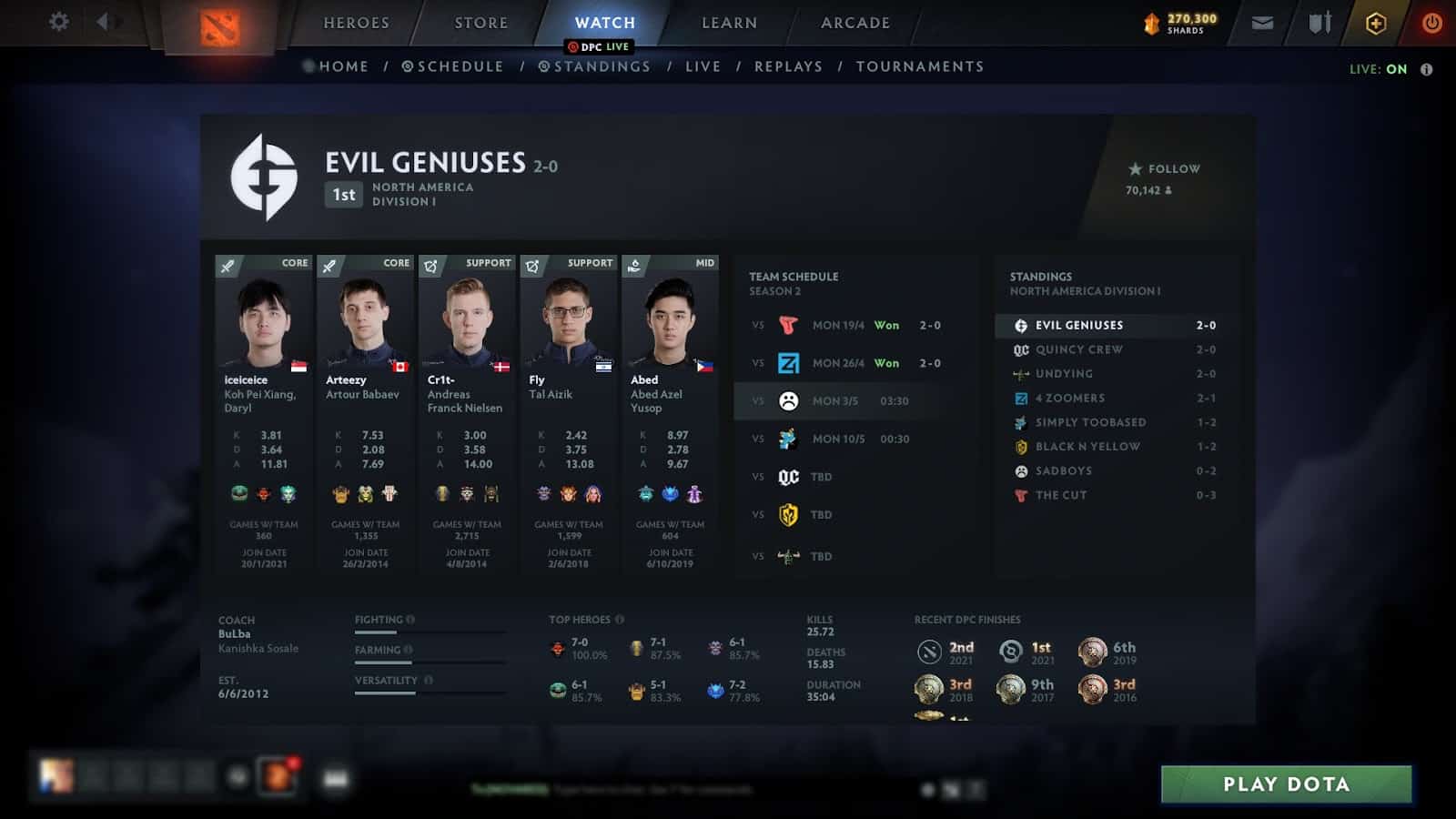Click the golden Shards balance icon
The image size is (1456, 819).
coord(1151,23)
